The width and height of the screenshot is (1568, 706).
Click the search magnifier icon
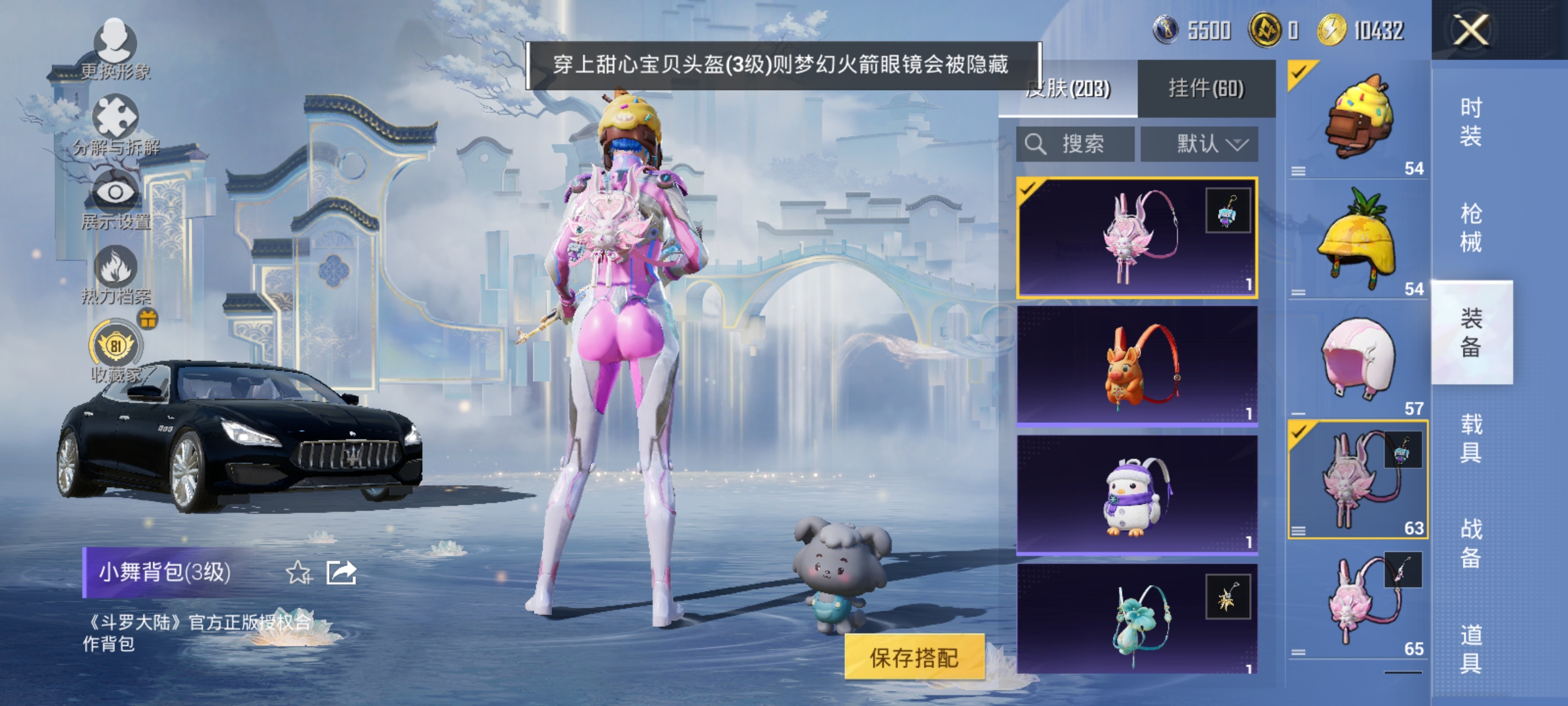(1037, 143)
